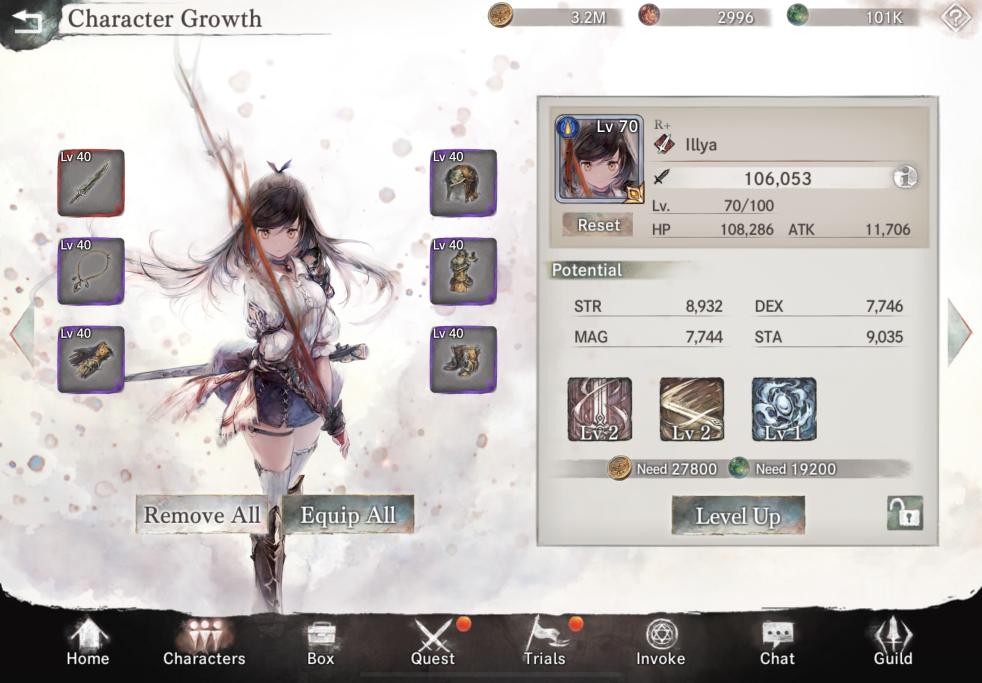Viewport: 982px width, 683px height.
Task: Level Up the character
Action: (738, 516)
